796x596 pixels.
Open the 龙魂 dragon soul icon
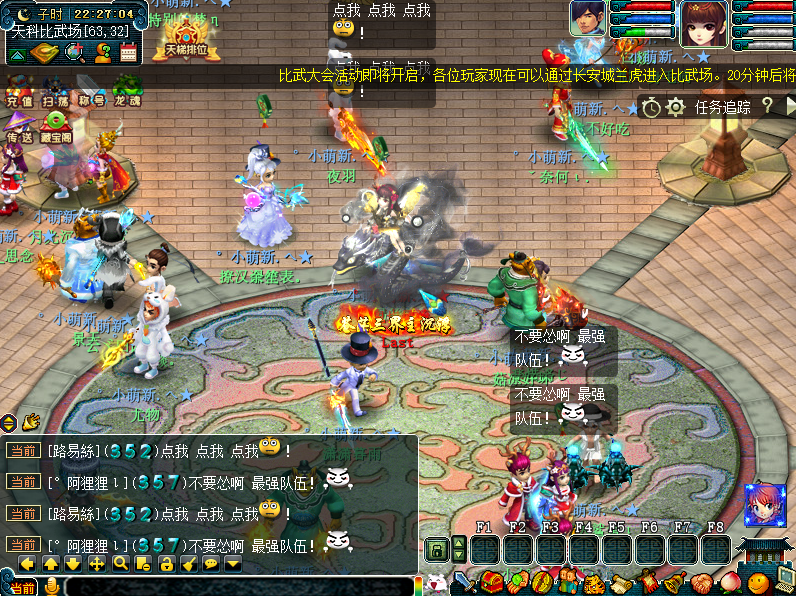pyautogui.click(x=127, y=89)
